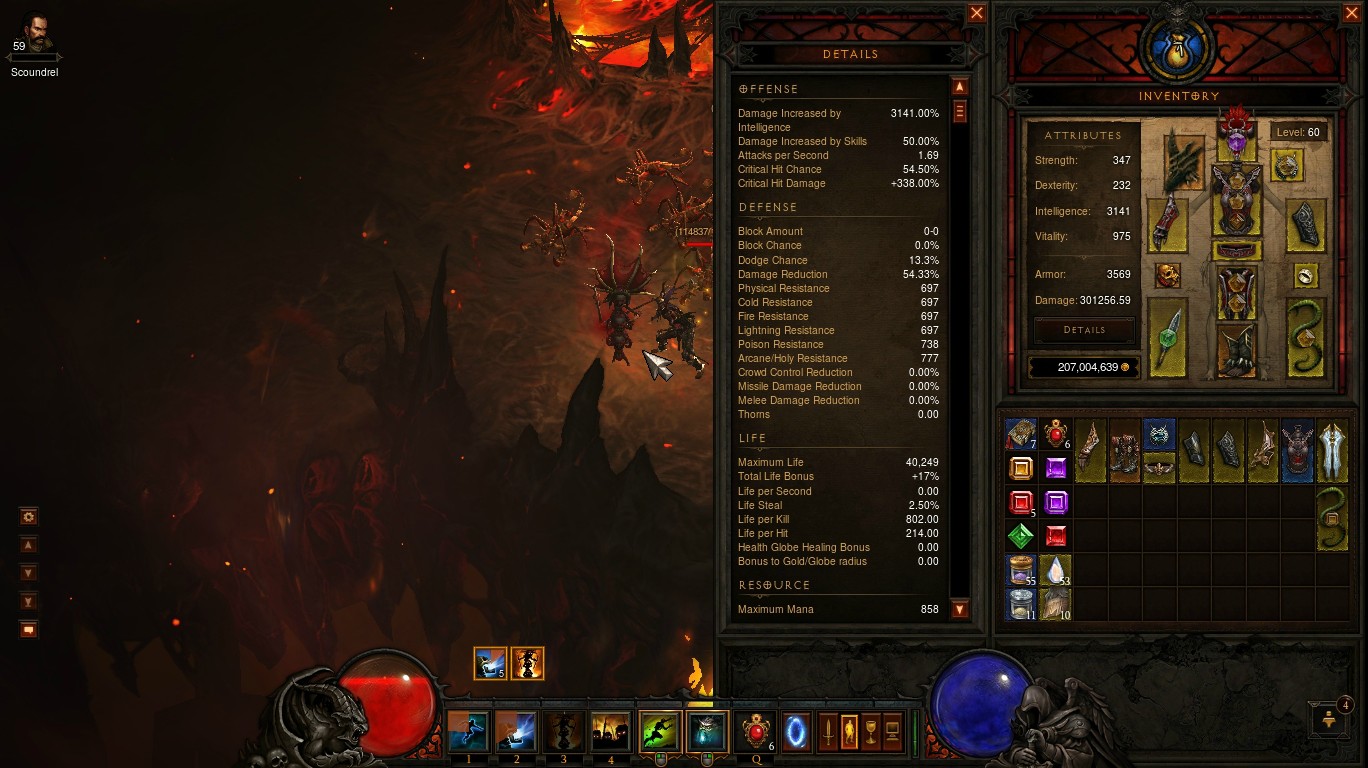
Task: Click the Details button under attributes
Action: point(1084,330)
